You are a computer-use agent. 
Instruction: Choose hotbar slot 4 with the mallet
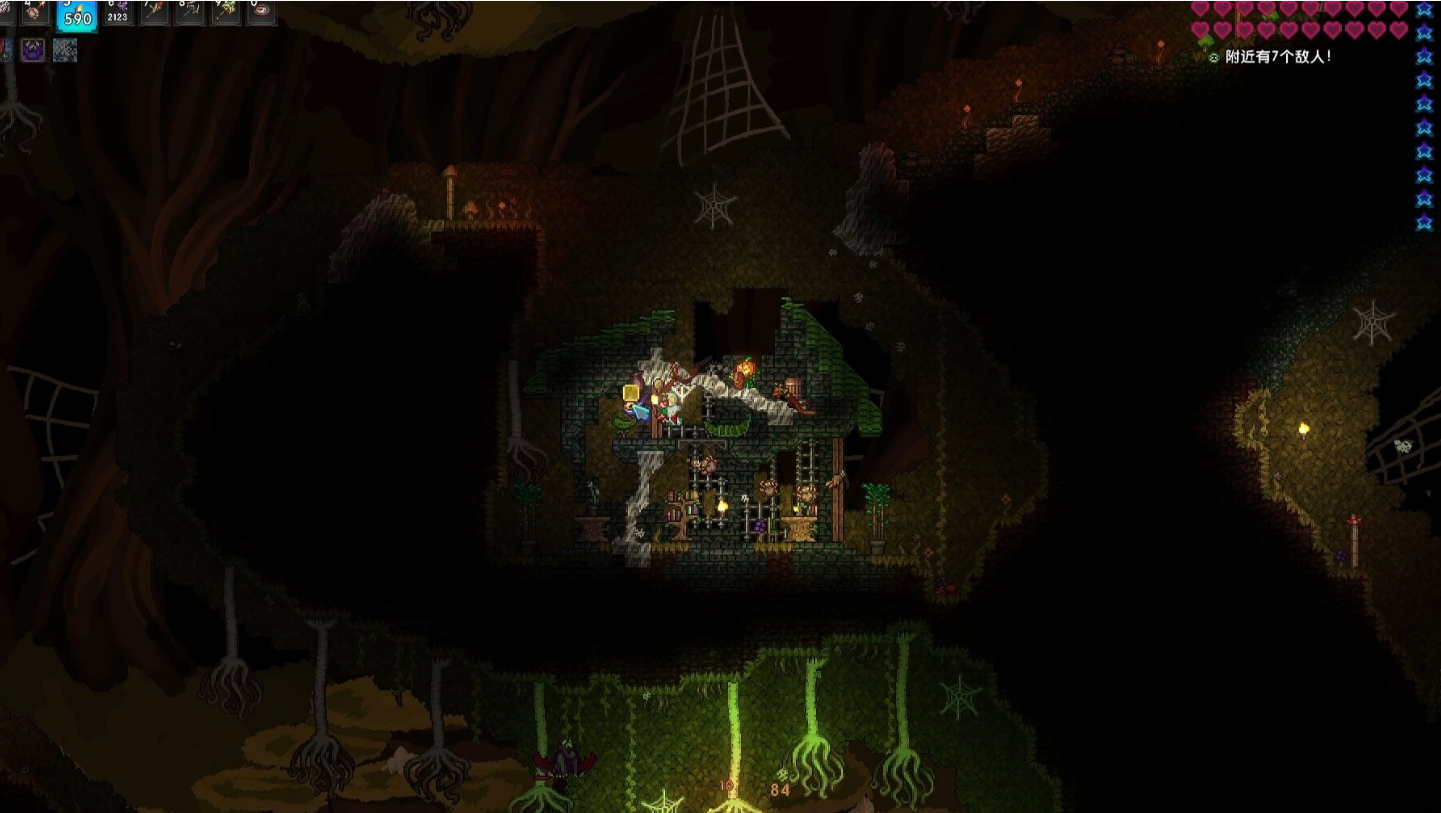(x=37, y=12)
